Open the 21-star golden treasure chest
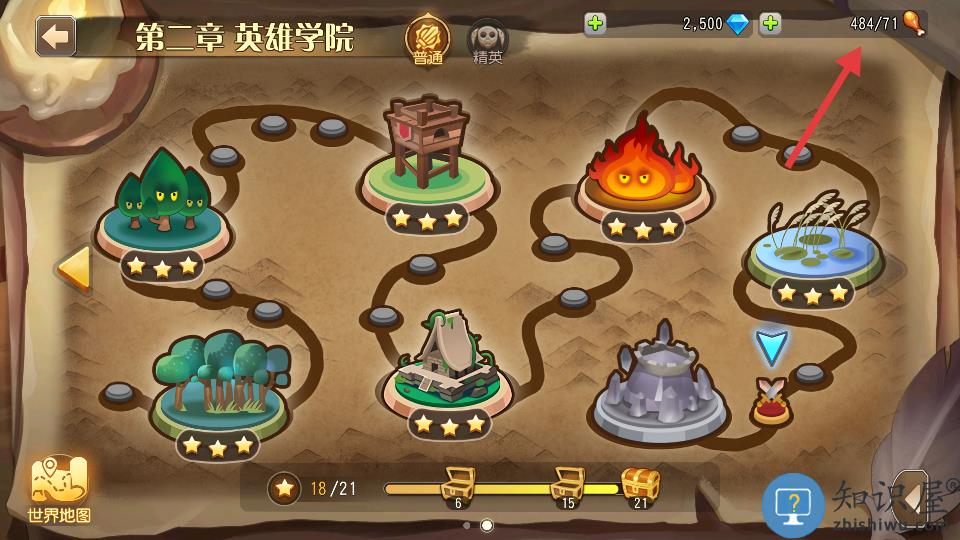 point(640,485)
